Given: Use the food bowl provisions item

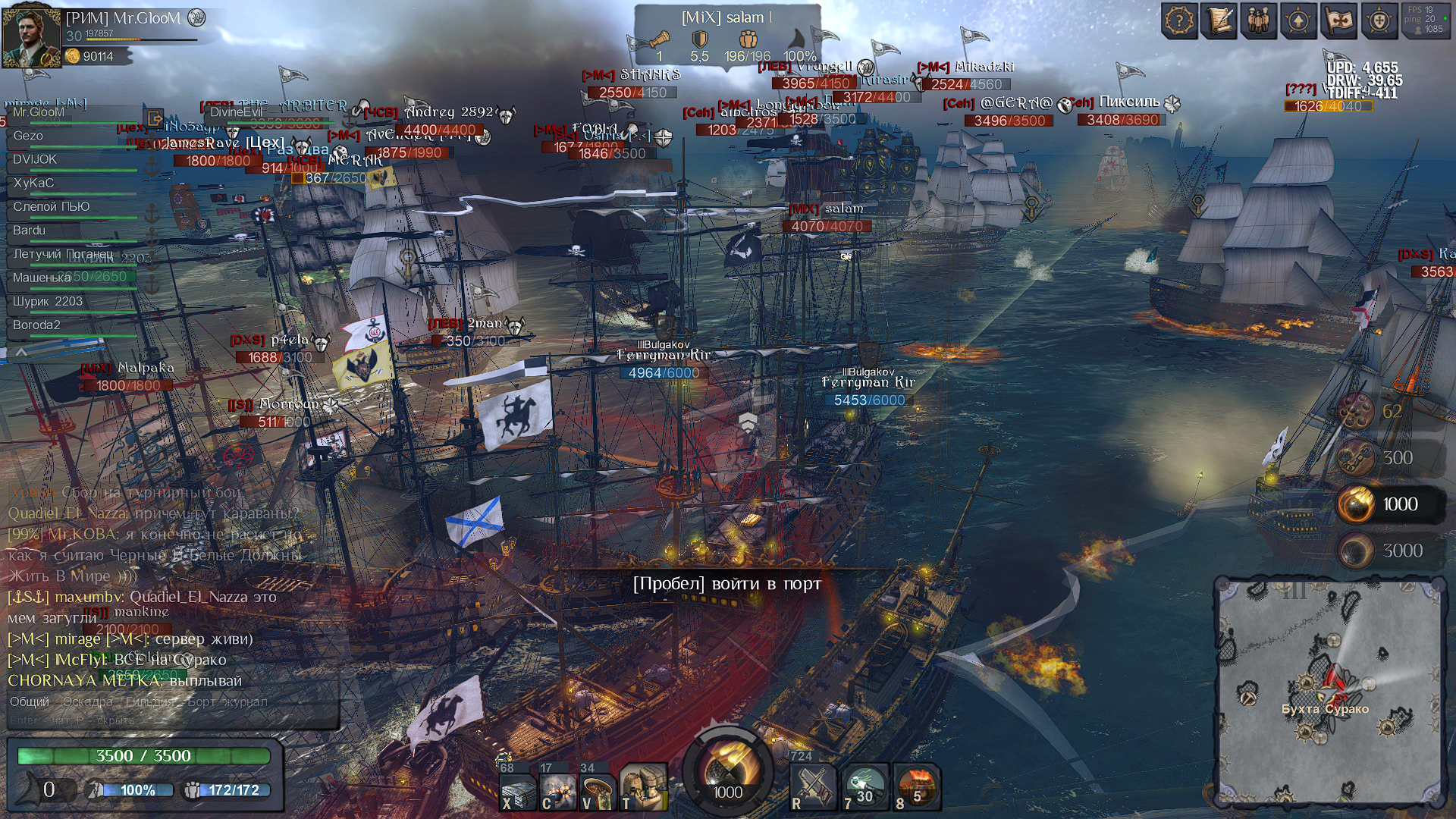Looking at the screenshot, I should coord(598,789).
